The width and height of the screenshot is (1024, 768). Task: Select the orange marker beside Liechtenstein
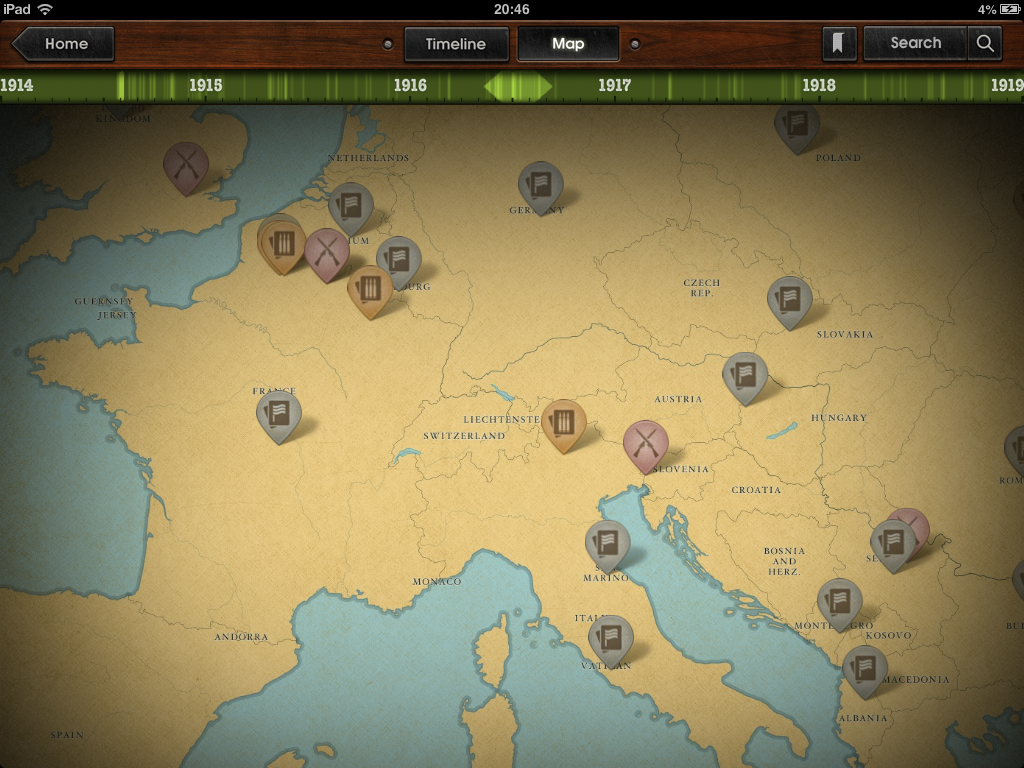pyautogui.click(x=563, y=421)
